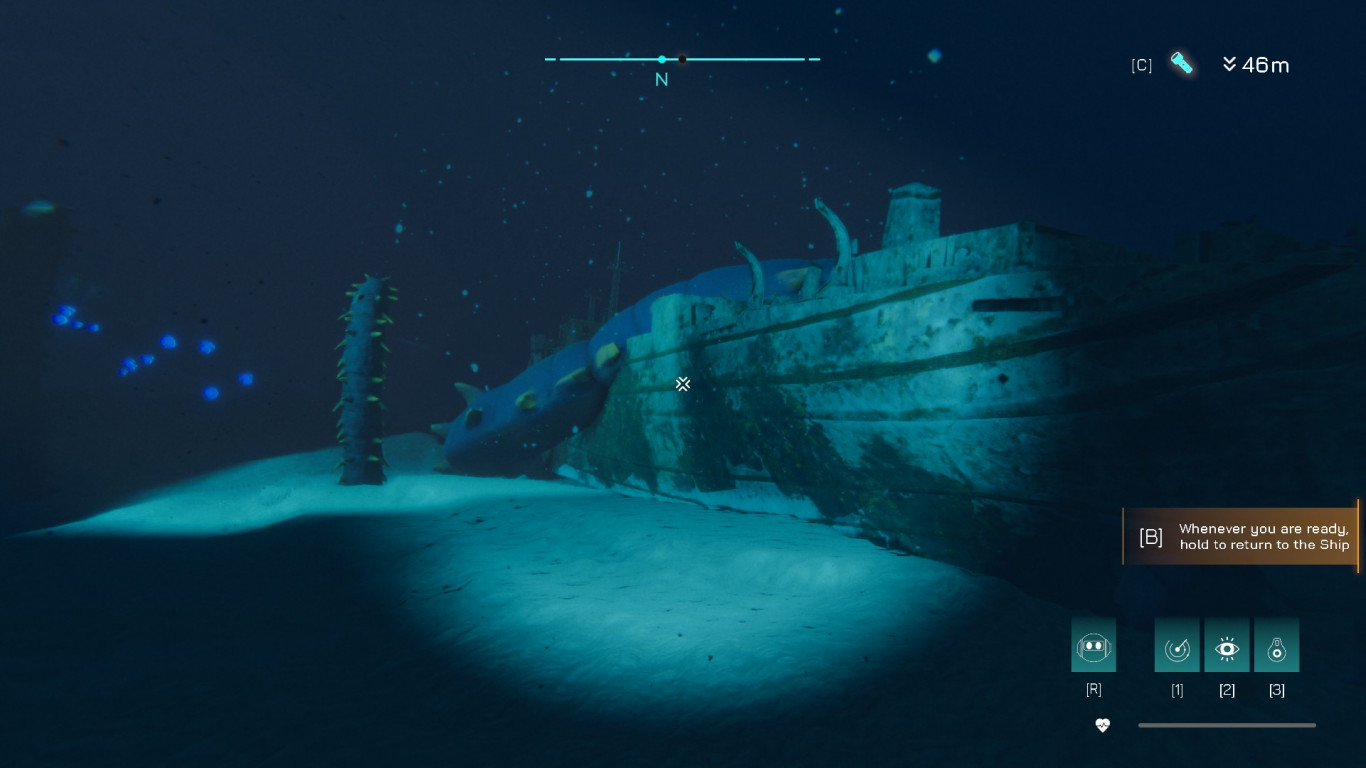Click the return to the Ship prompt

[1240, 537]
